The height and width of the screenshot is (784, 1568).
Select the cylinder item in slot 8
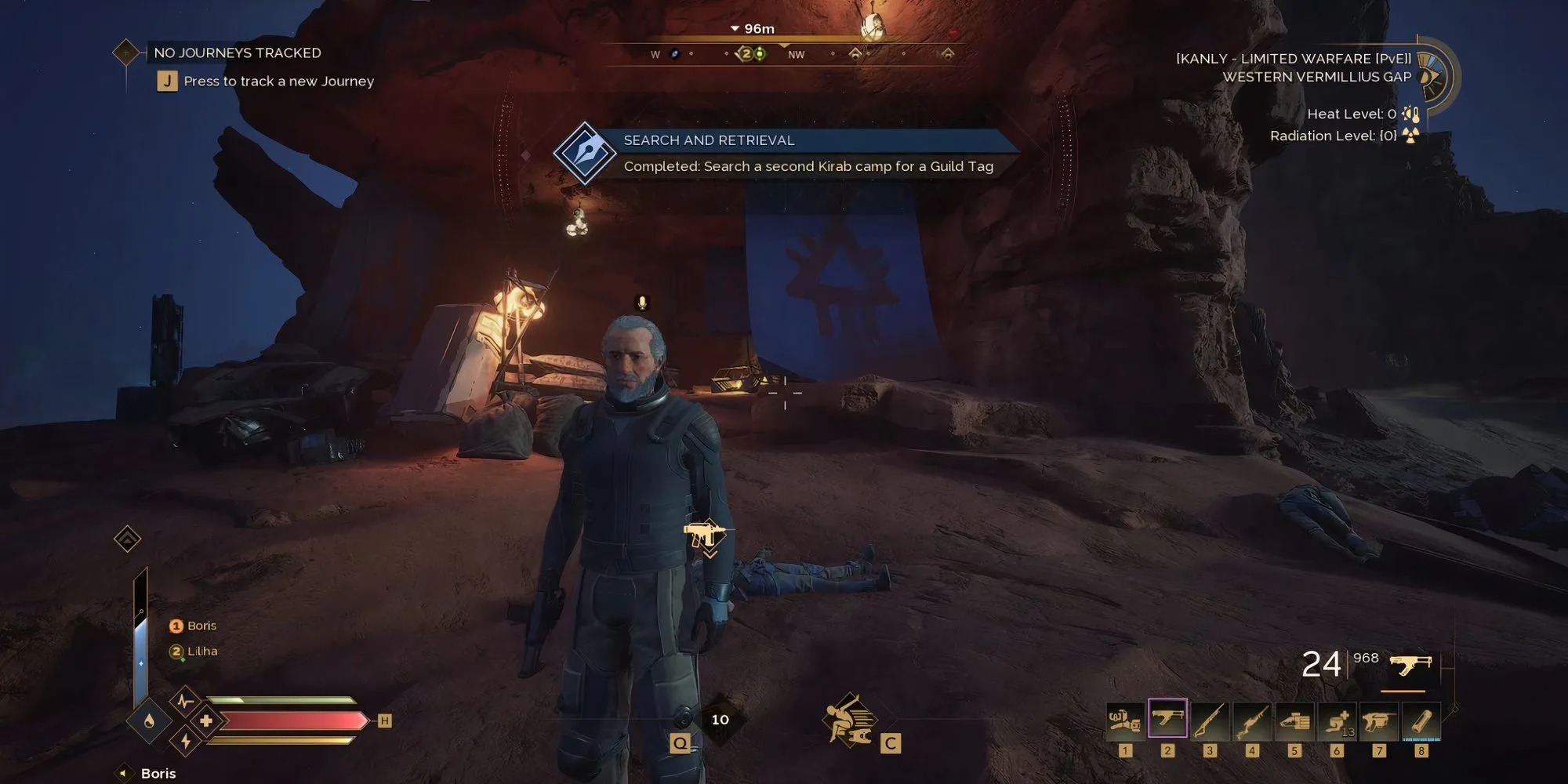coord(1421,720)
